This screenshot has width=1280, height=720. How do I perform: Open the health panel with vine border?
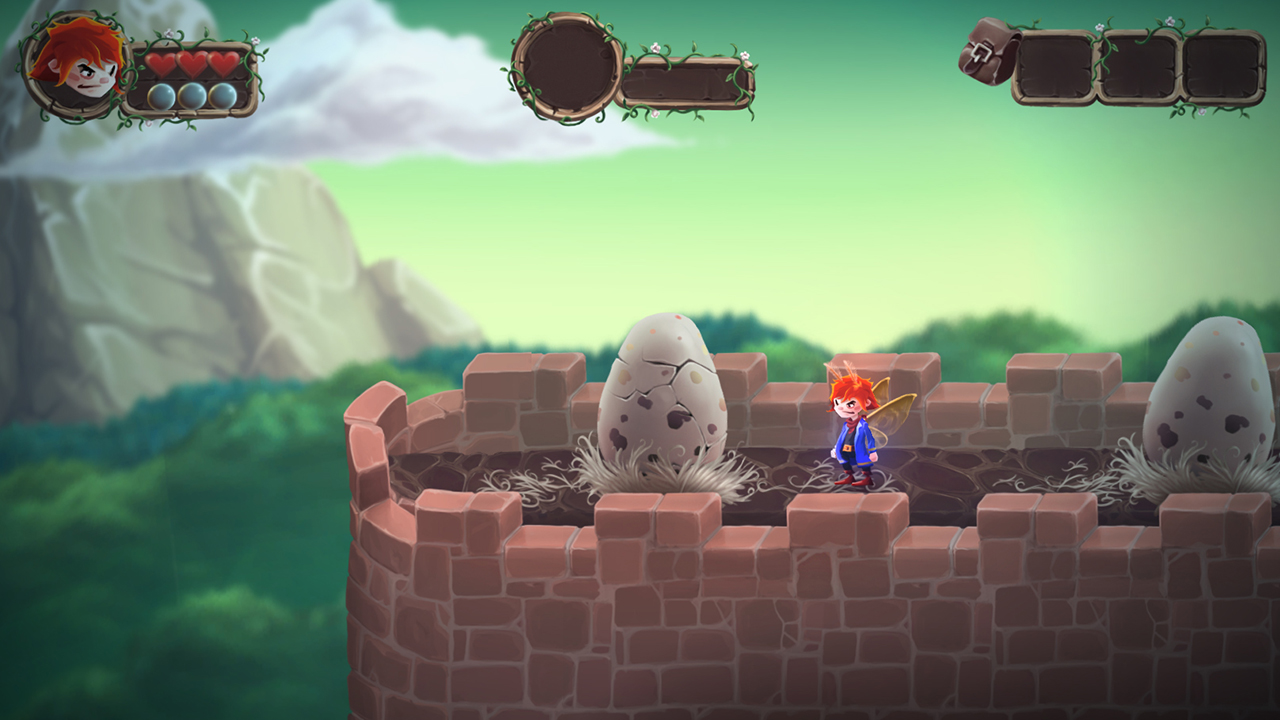click(190, 80)
